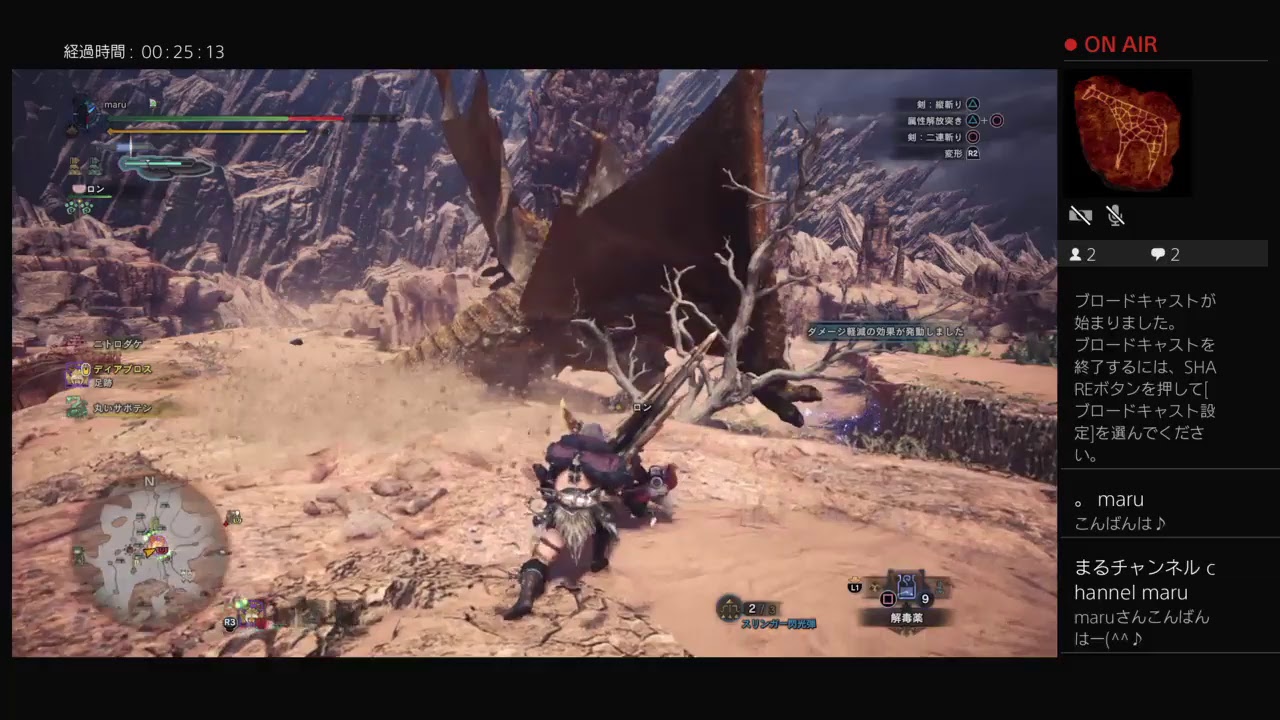Image resolution: width=1280 pixels, height=720 pixels.
Task: Toggle the camera feed off state
Action: pyautogui.click(x=1080, y=214)
